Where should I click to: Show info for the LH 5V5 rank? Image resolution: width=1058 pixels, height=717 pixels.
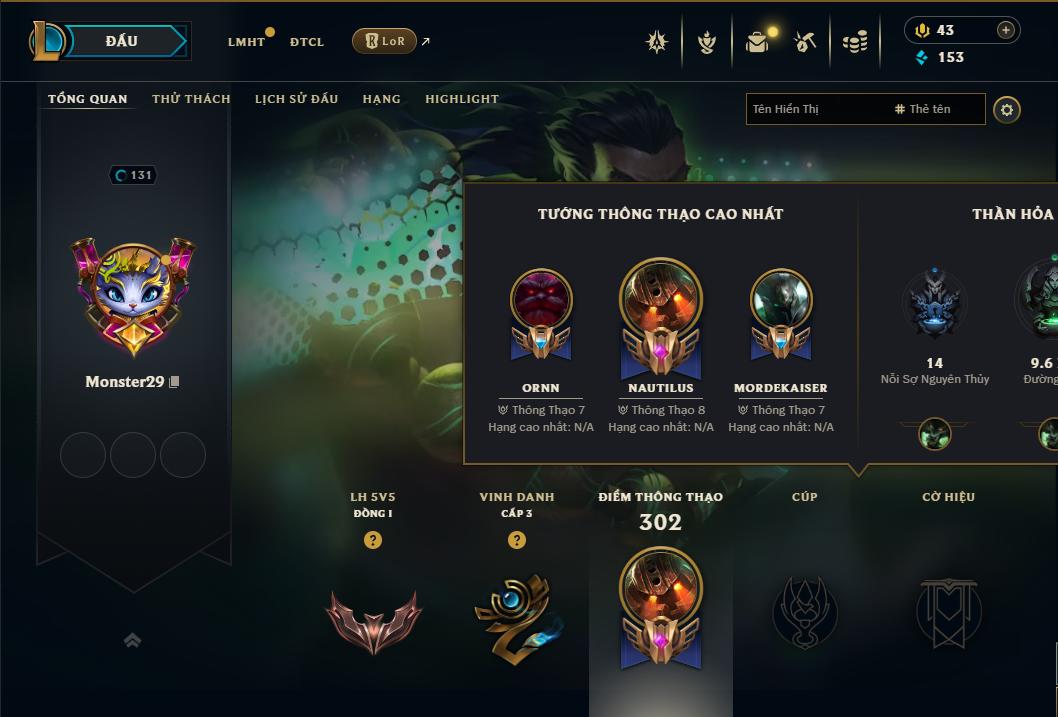[x=373, y=540]
